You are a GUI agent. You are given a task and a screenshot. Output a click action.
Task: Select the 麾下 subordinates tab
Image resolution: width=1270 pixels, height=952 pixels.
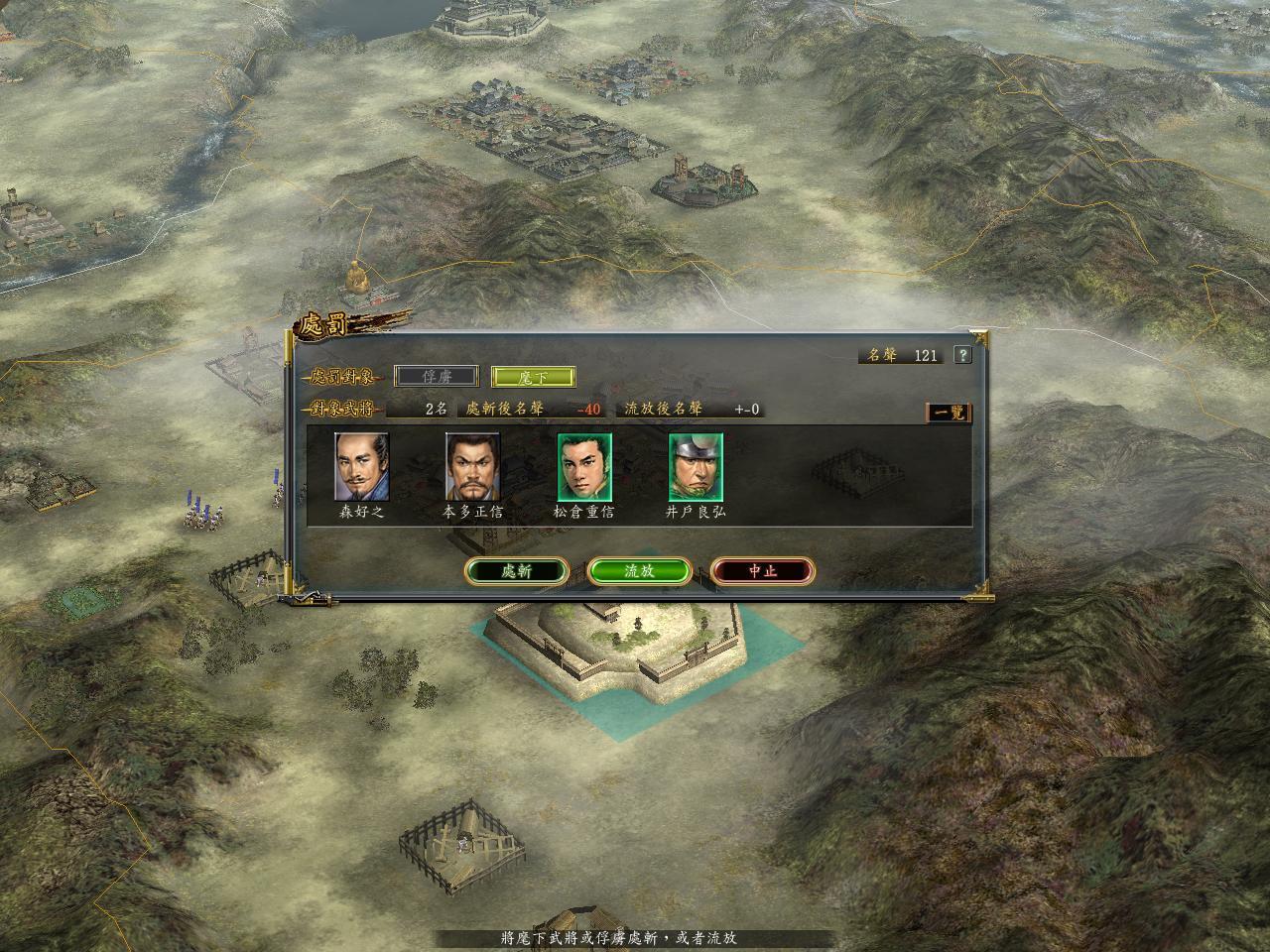click(533, 377)
